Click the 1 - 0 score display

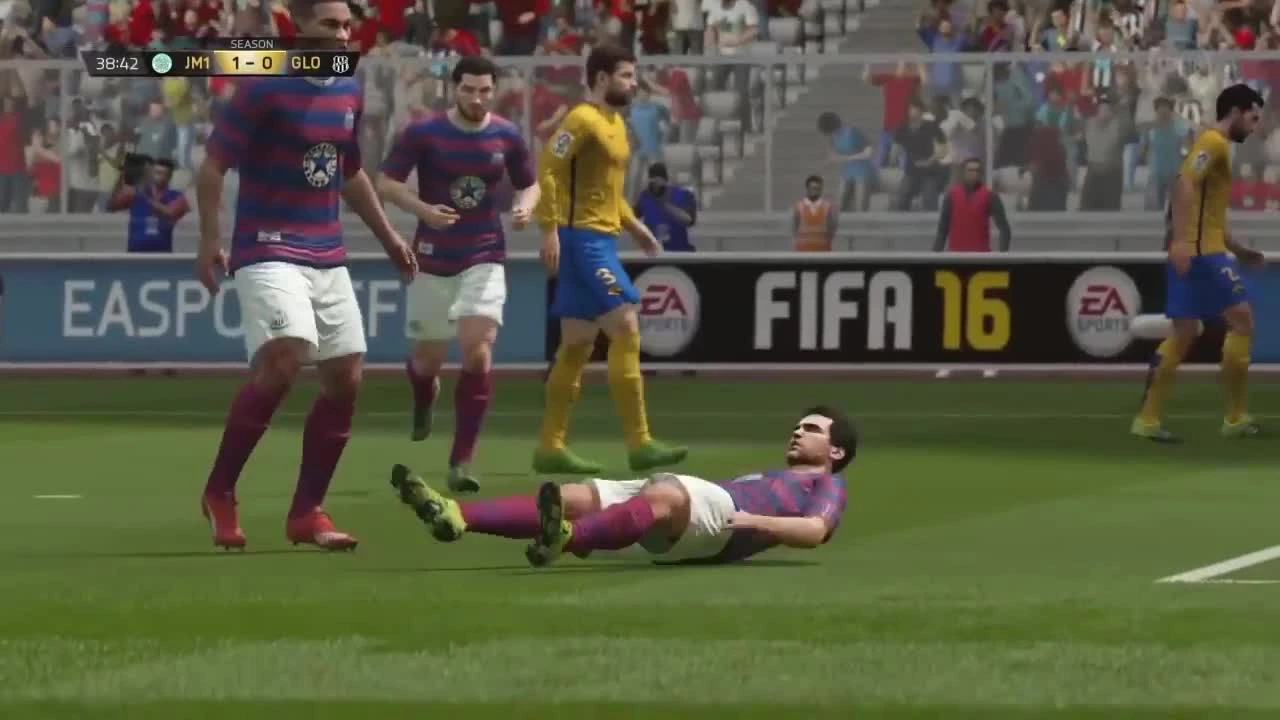(x=250, y=63)
